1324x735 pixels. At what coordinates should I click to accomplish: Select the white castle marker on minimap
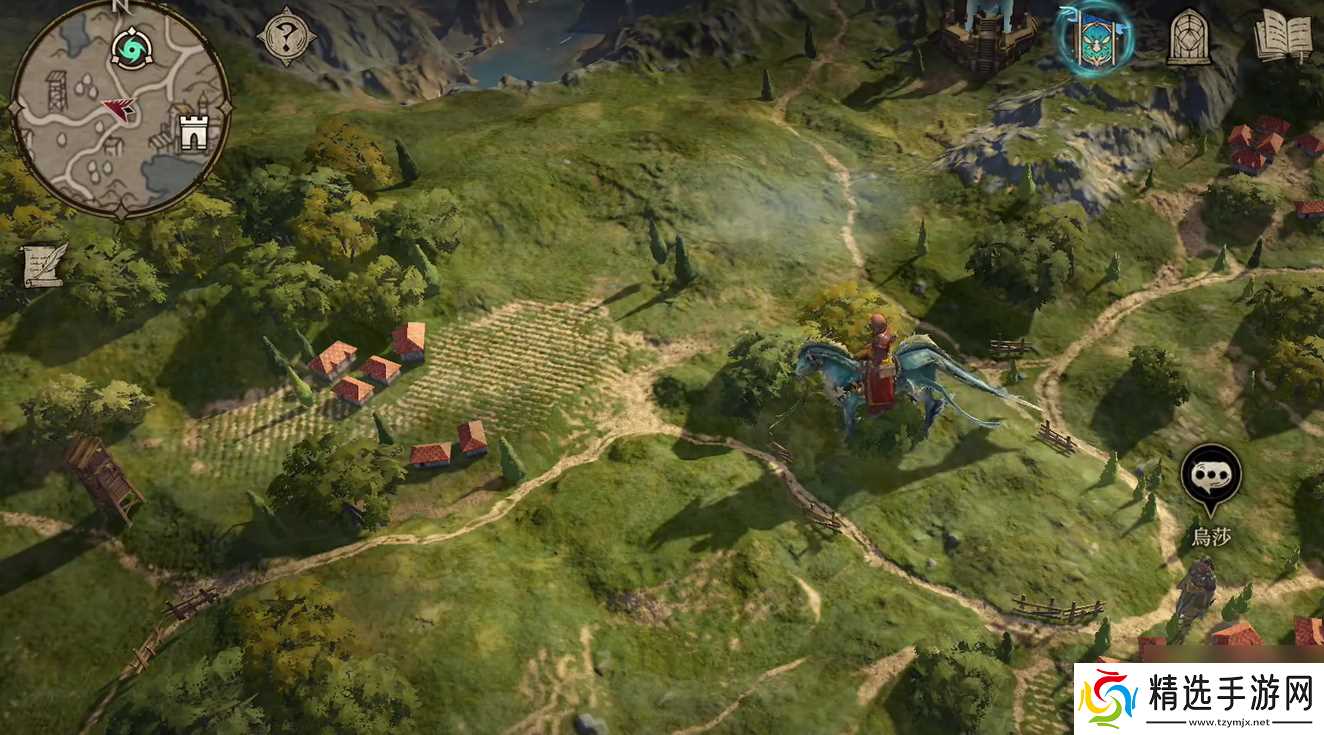(192, 131)
